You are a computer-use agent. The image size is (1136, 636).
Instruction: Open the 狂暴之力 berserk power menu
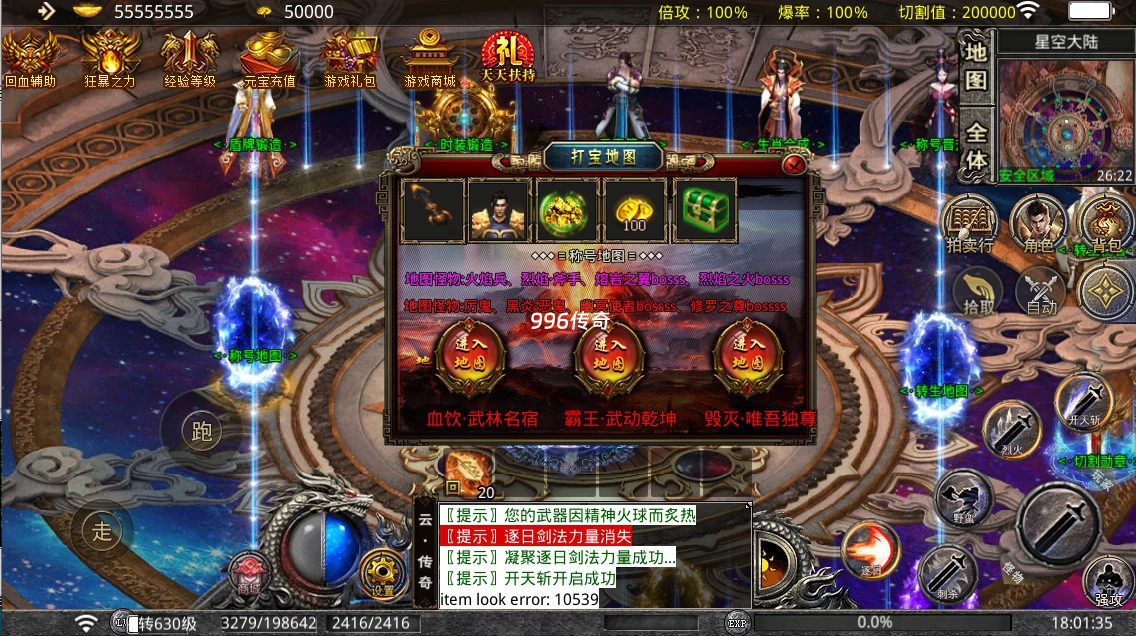(x=110, y=58)
